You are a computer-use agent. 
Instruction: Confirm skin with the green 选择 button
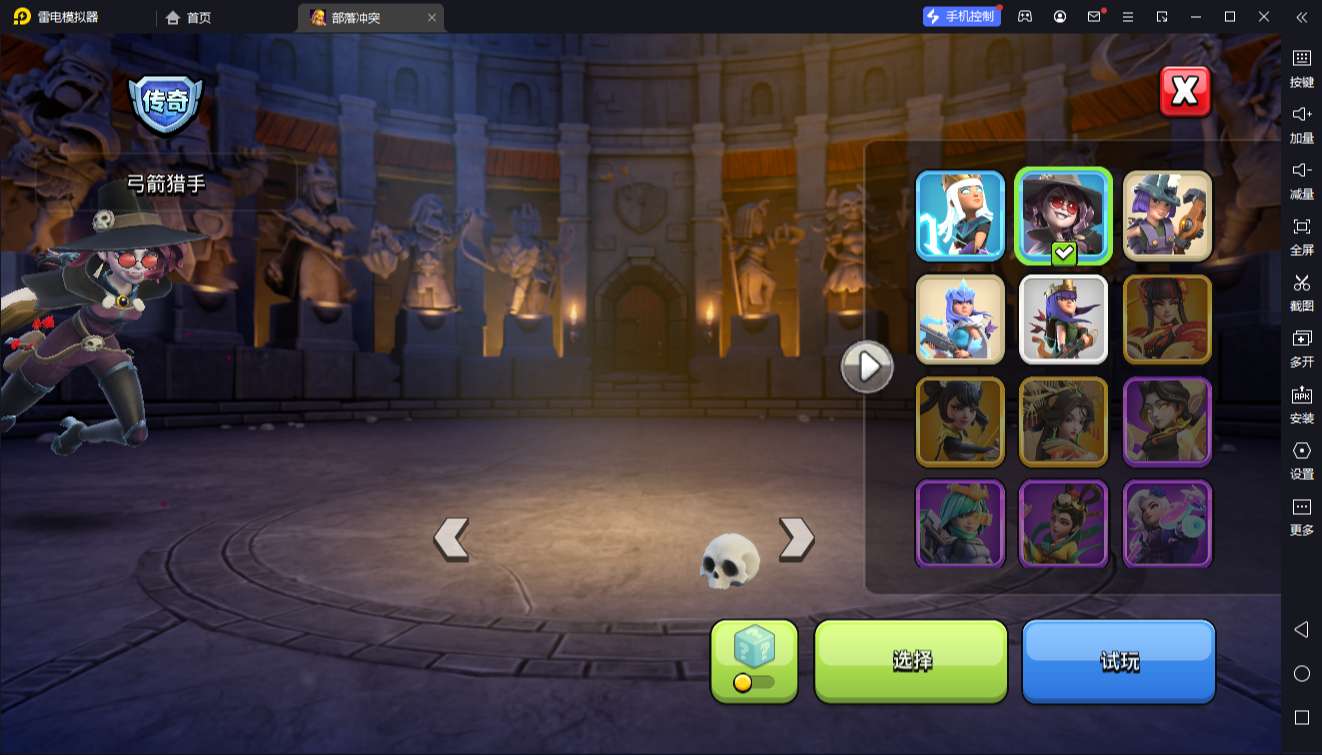(911, 660)
